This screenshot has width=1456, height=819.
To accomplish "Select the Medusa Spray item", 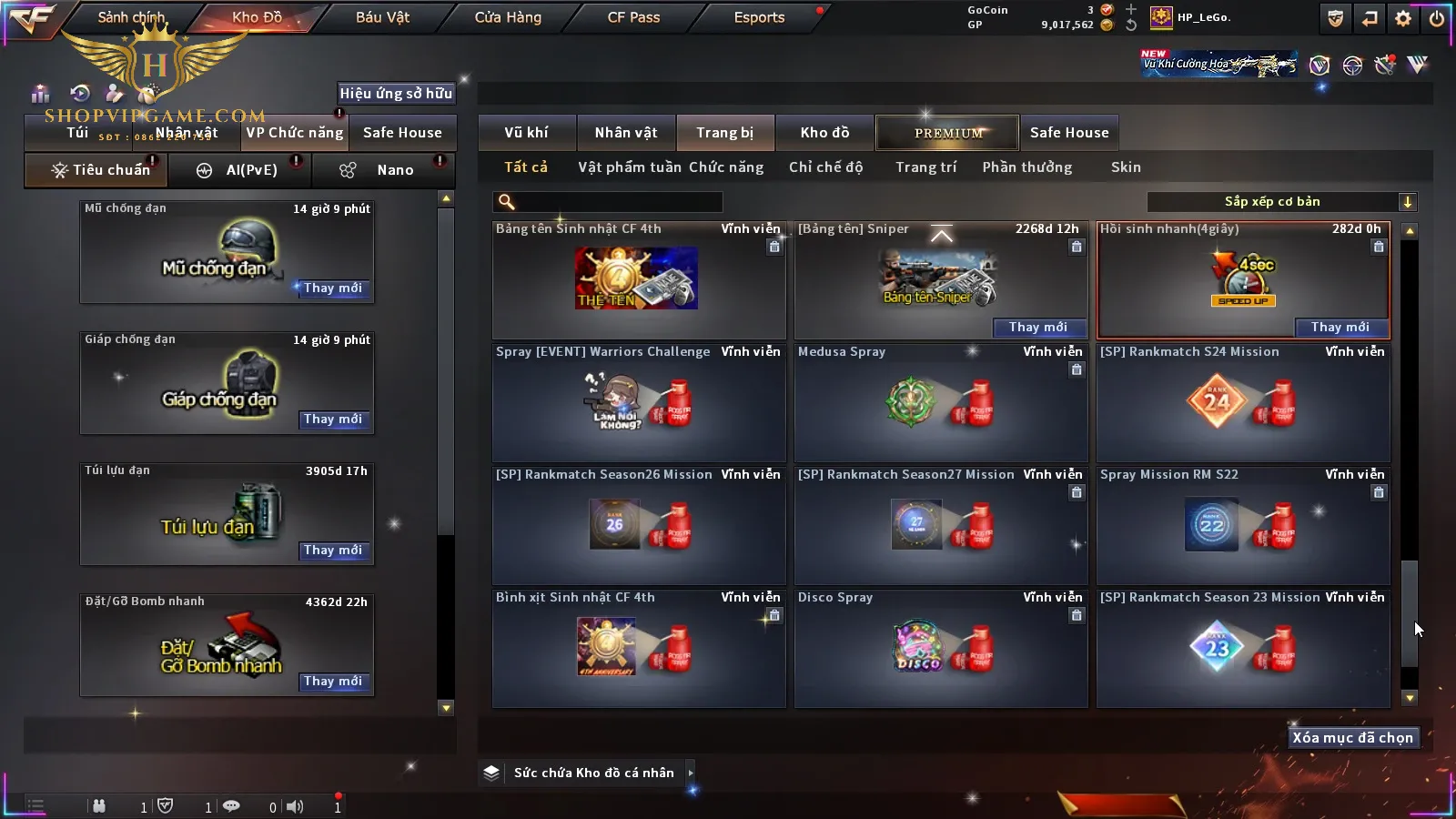I will [x=941, y=402].
